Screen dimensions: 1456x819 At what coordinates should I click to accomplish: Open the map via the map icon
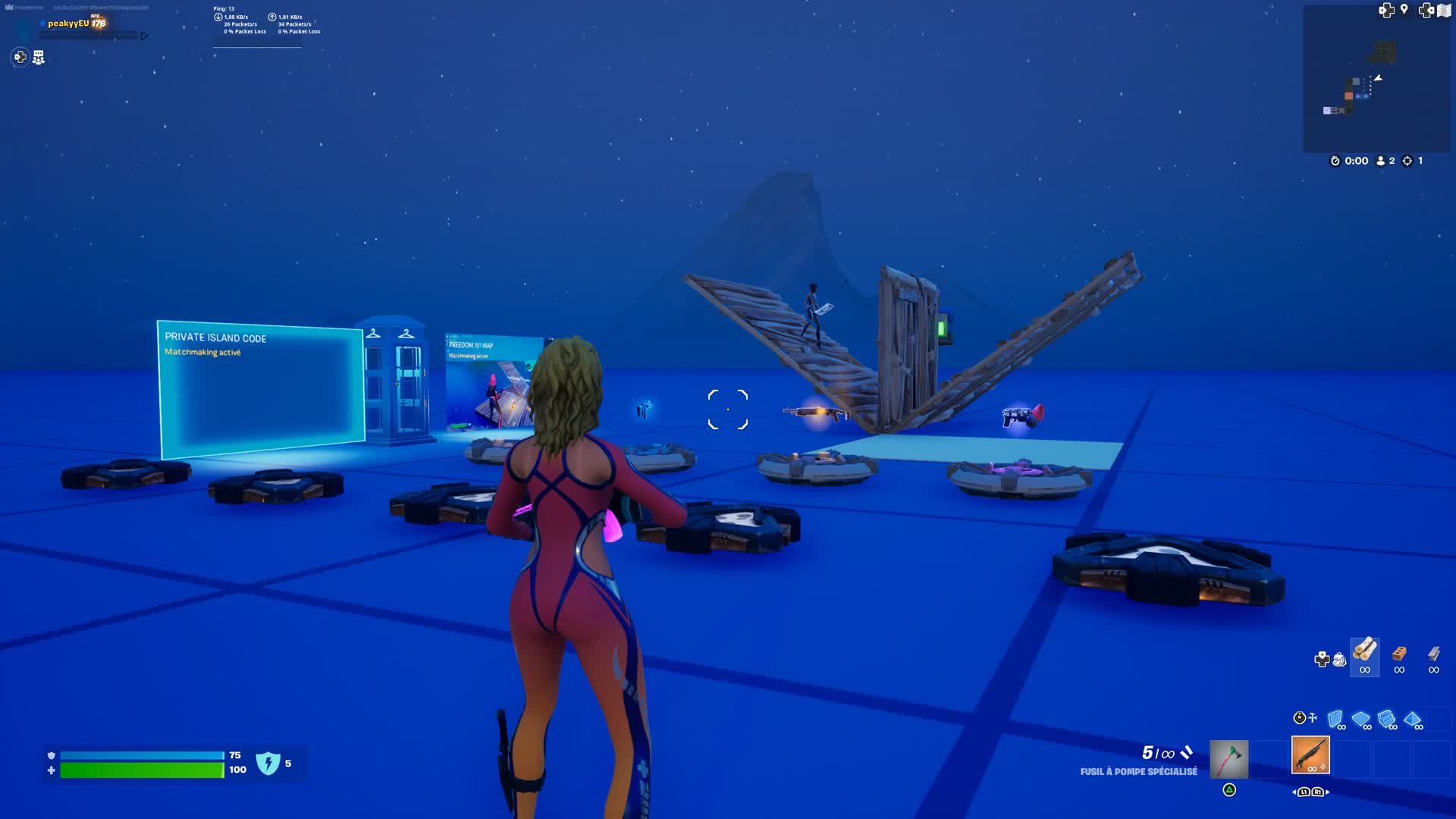point(1445,11)
